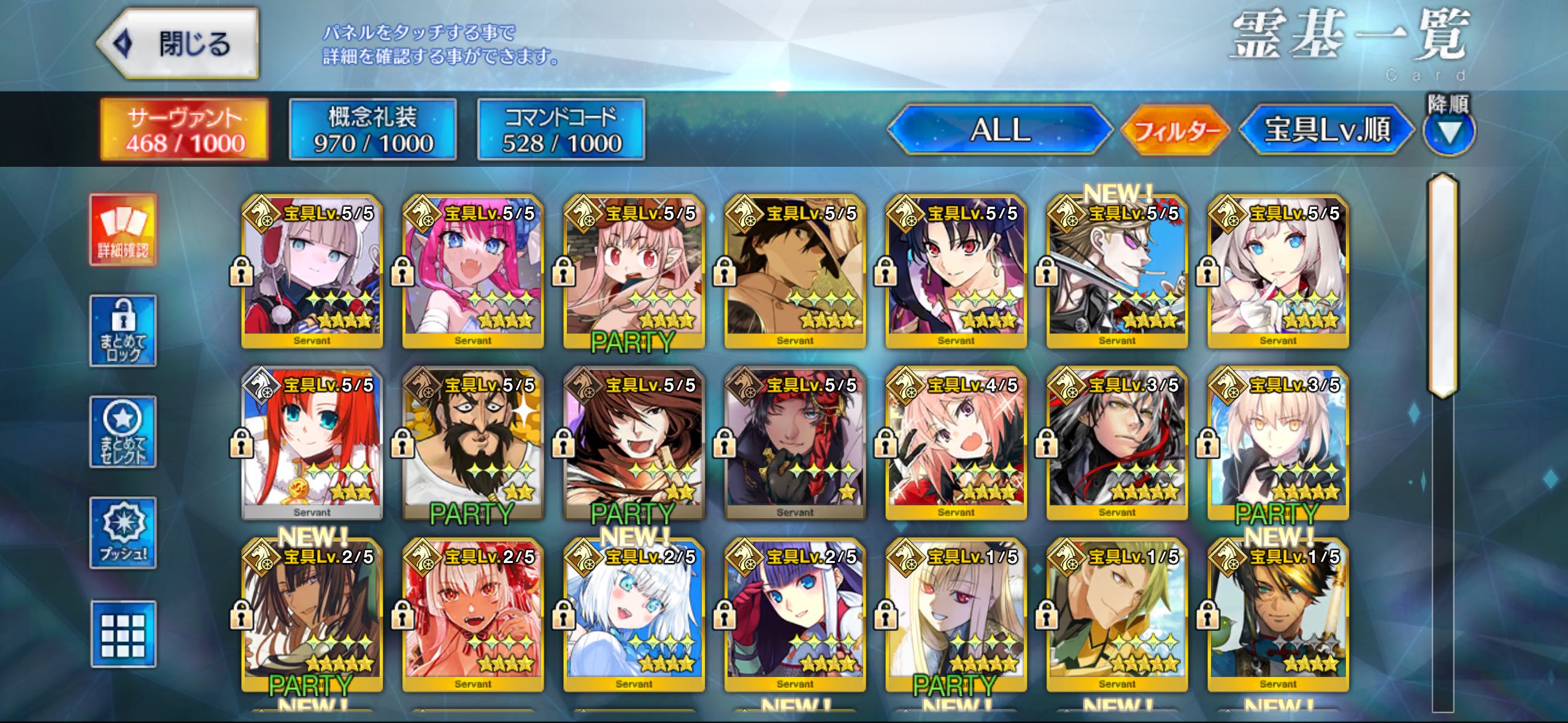Open the 概念礼装 tab
The image size is (1568, 723).
pos(373,130)
